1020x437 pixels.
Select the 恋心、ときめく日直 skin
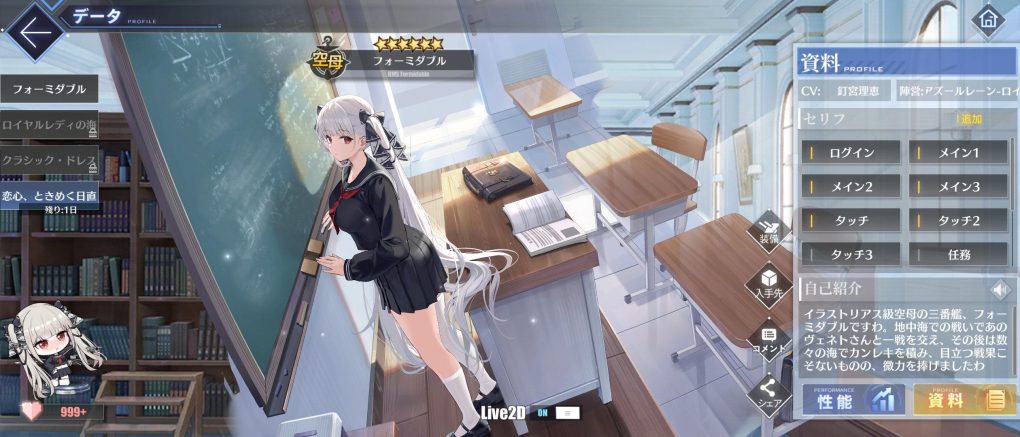tap(49, 196)
